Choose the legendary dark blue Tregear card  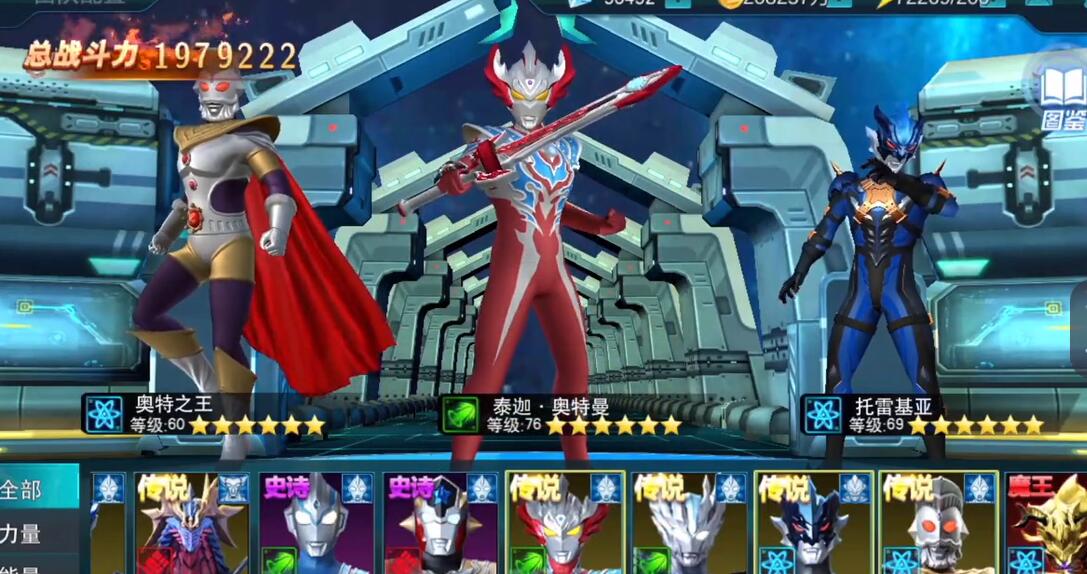click(814, 523)
